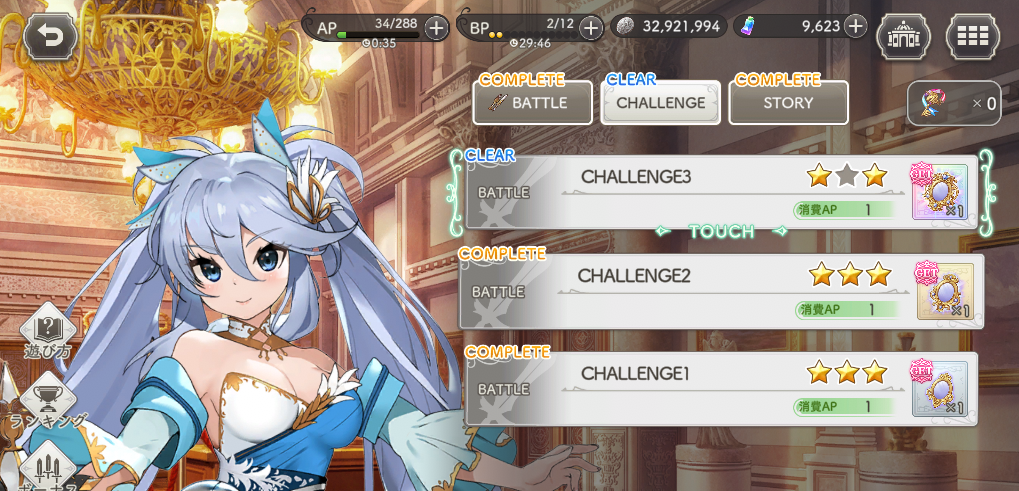Viewport: 1019px width, 491px height.
Task: View the CHALLENGE1 mirror reward
Action: pos(940,388)
